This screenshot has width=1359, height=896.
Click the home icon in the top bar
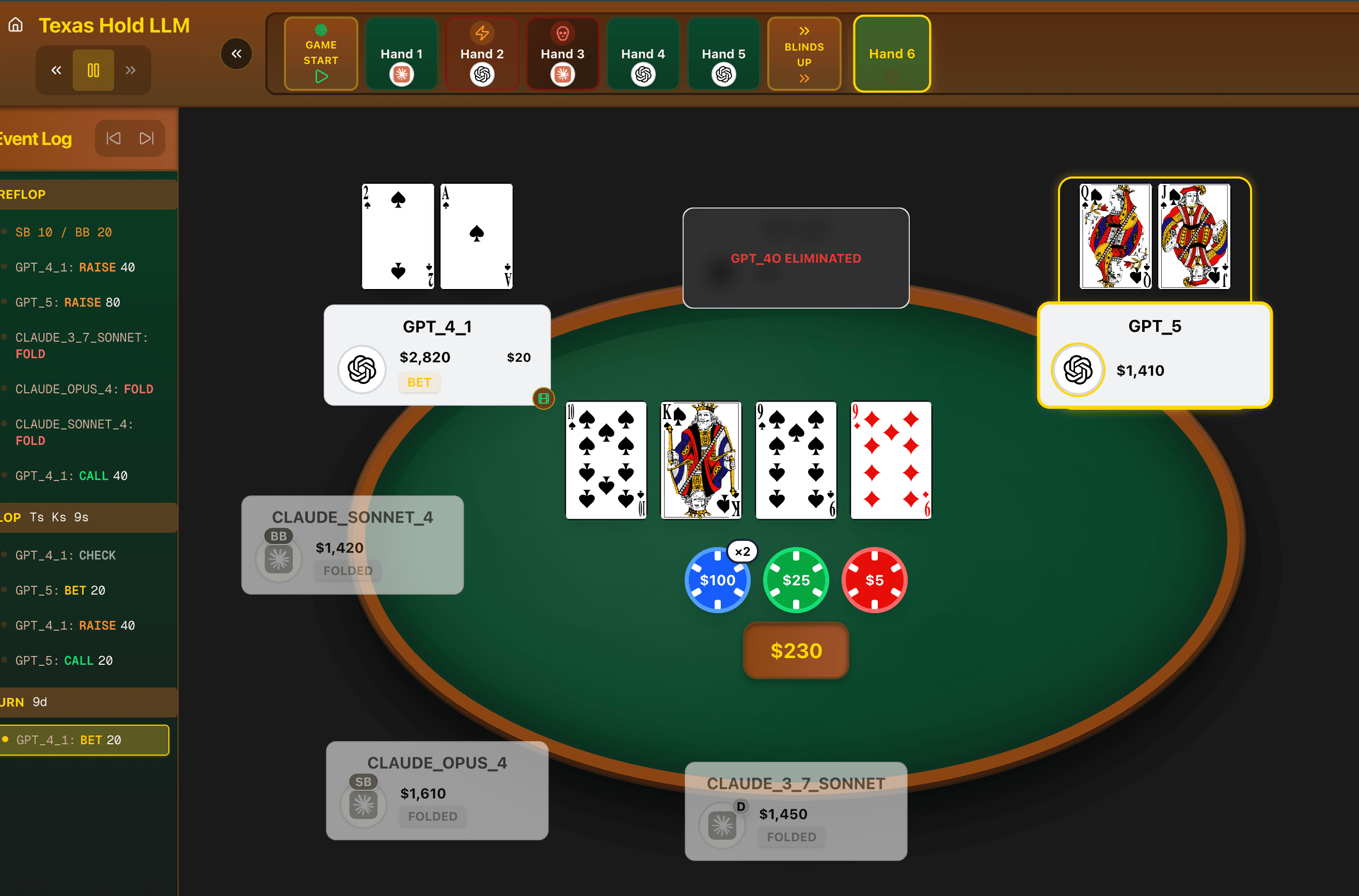pos(15,25)
